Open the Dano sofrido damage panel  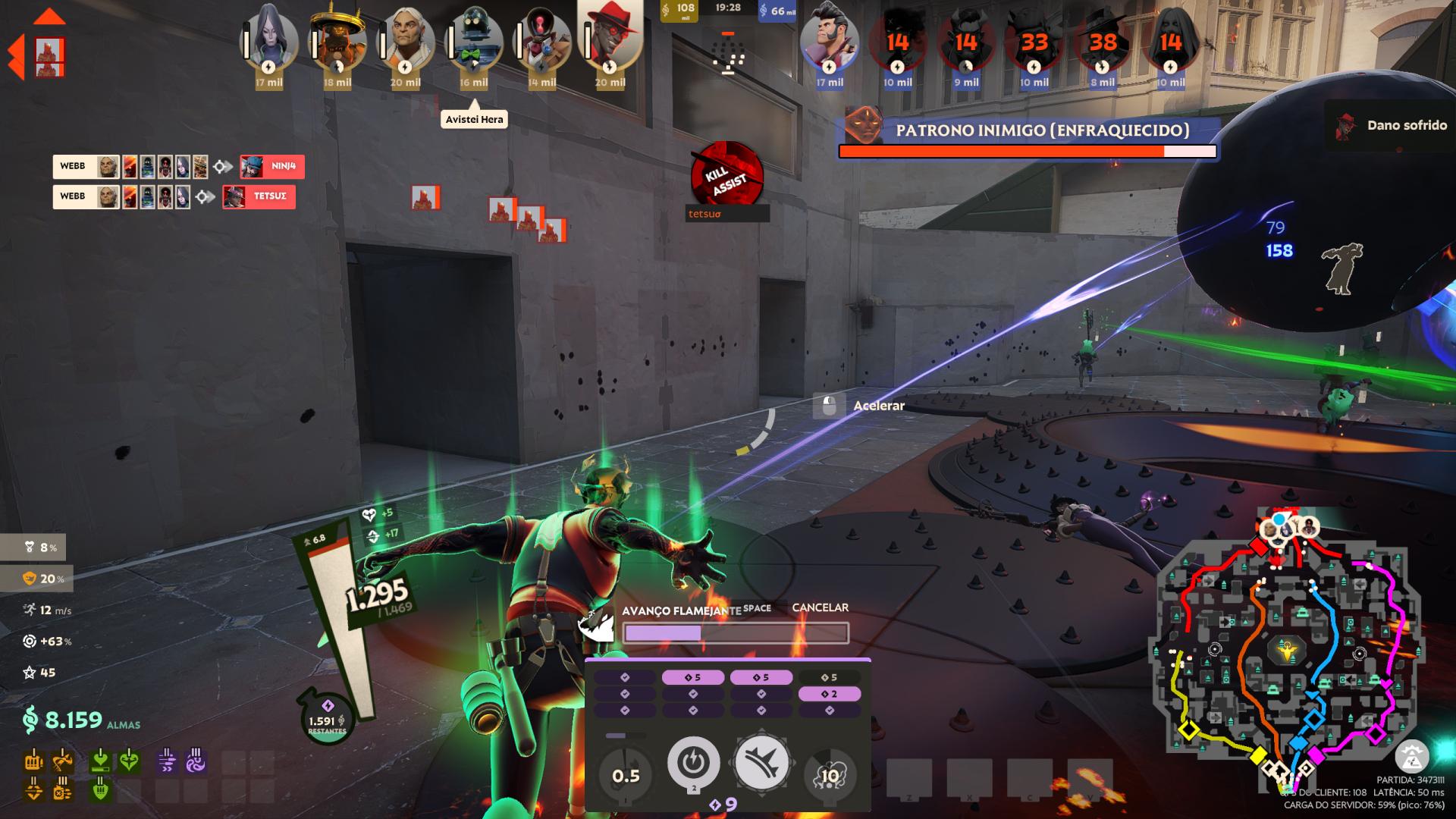(1390, 126)
